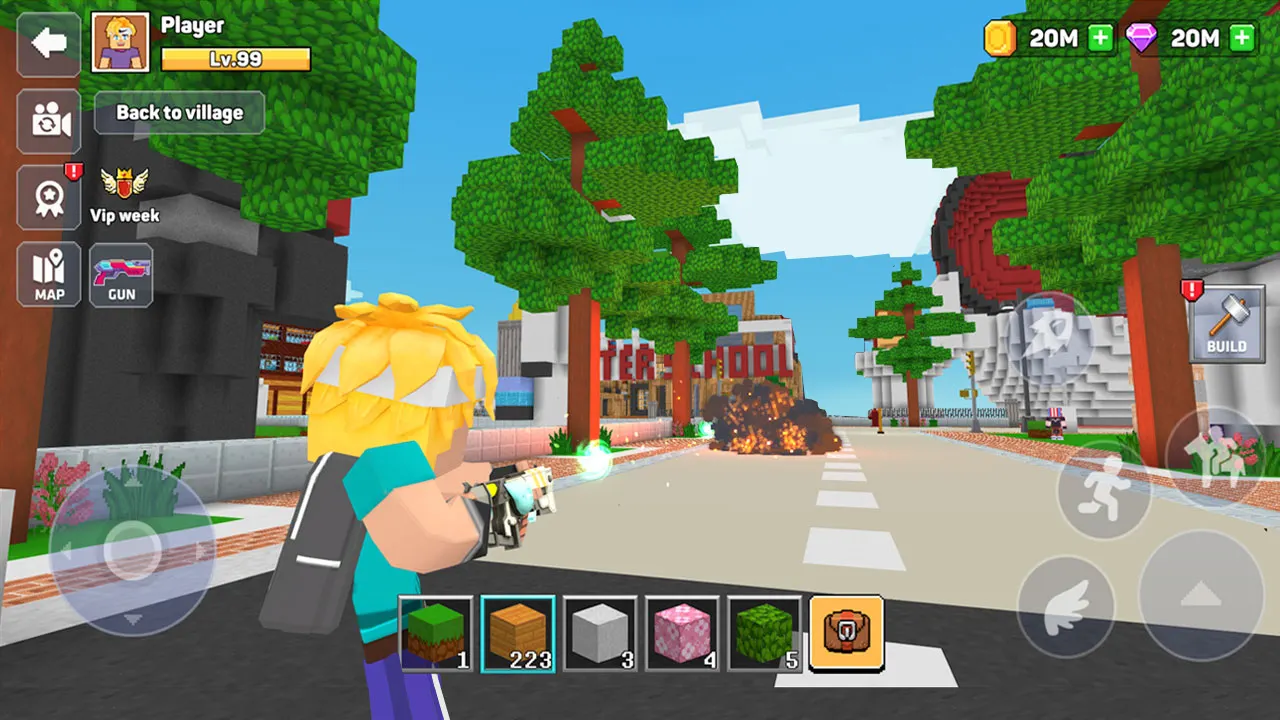Add more gems with plus button
Screen dimensions: 1280x720
(1240, 38)
